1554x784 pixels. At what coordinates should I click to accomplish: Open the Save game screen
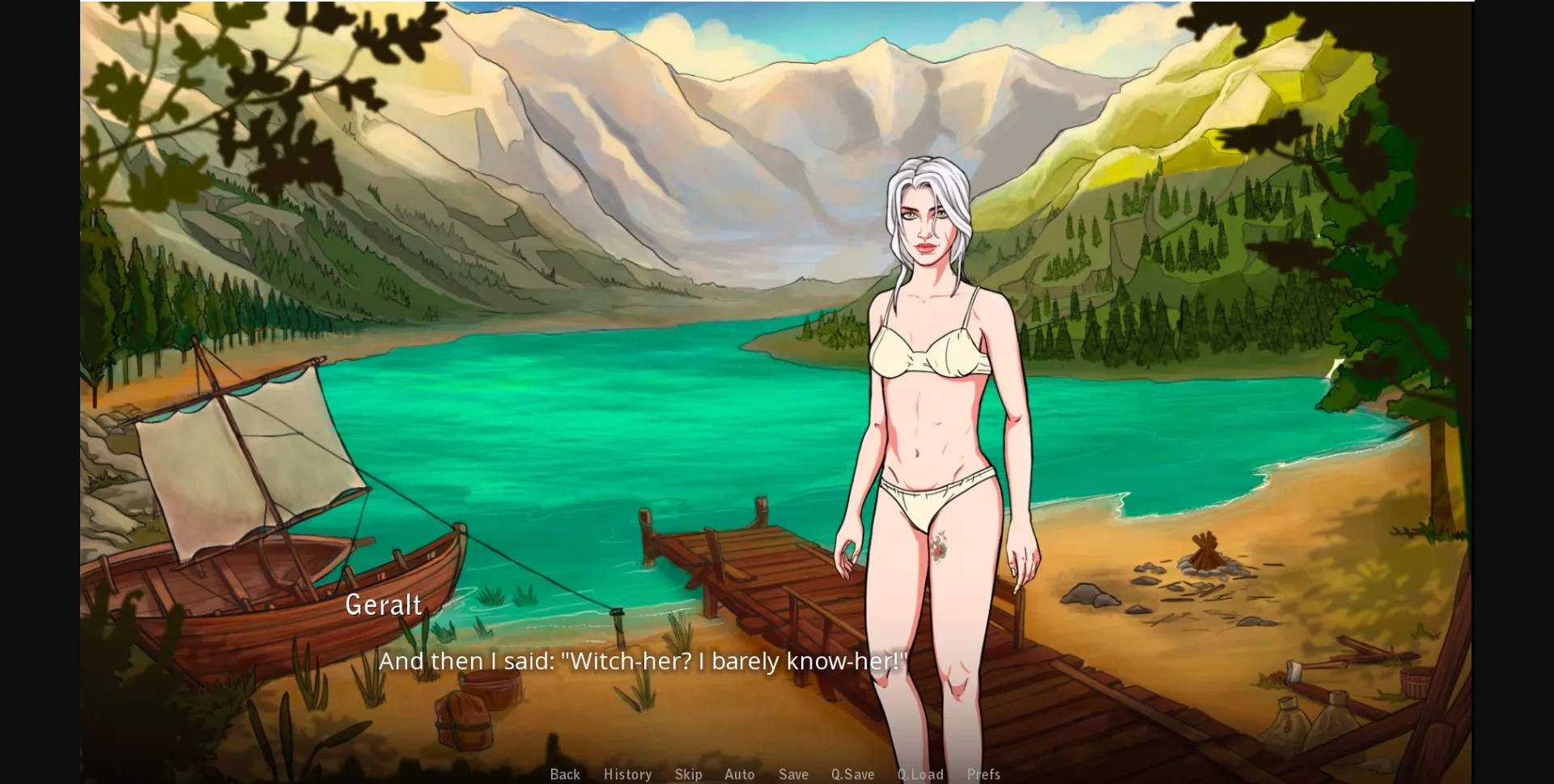(x=793, y=774)
